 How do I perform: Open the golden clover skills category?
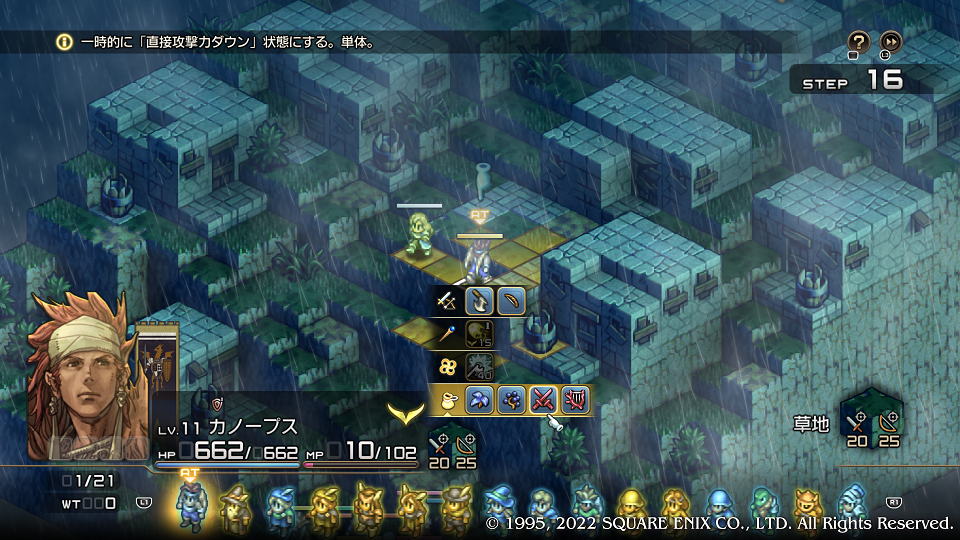(448, 367)
